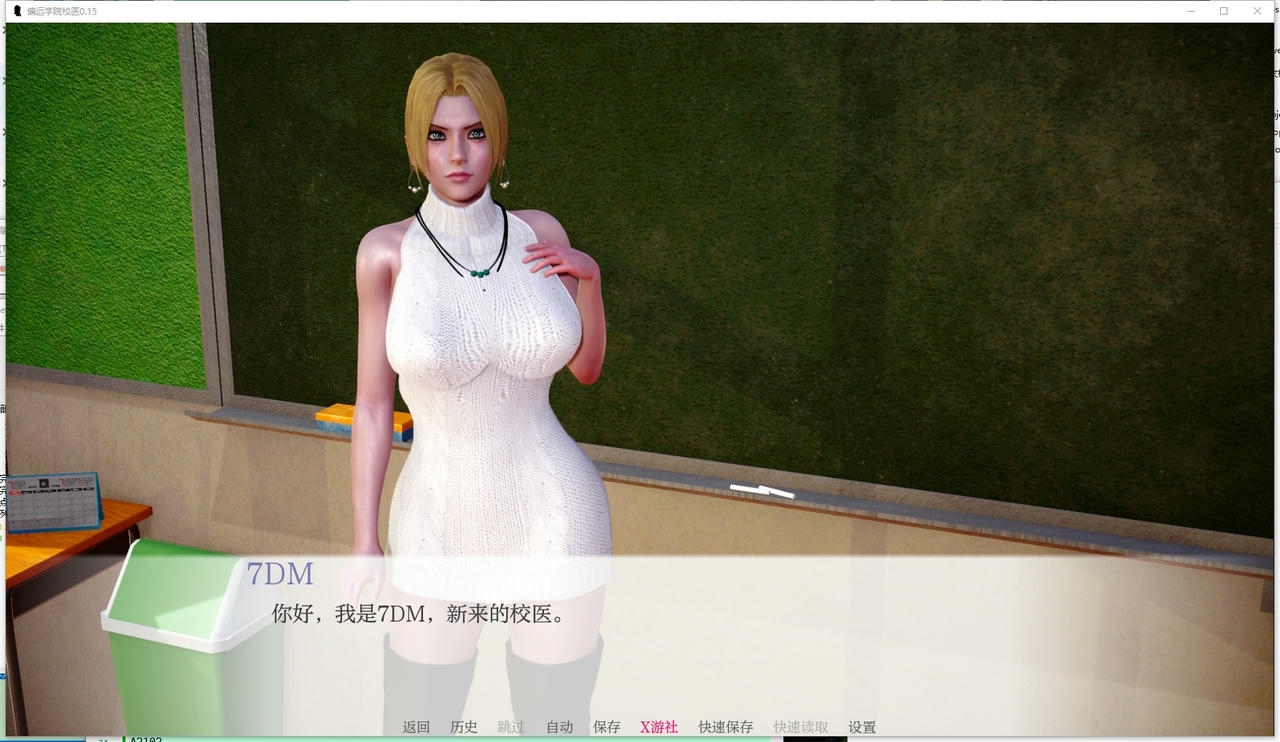The image size is (1280, 742).
Task: Click 返回 to go back
Action: tap(415, 727)
